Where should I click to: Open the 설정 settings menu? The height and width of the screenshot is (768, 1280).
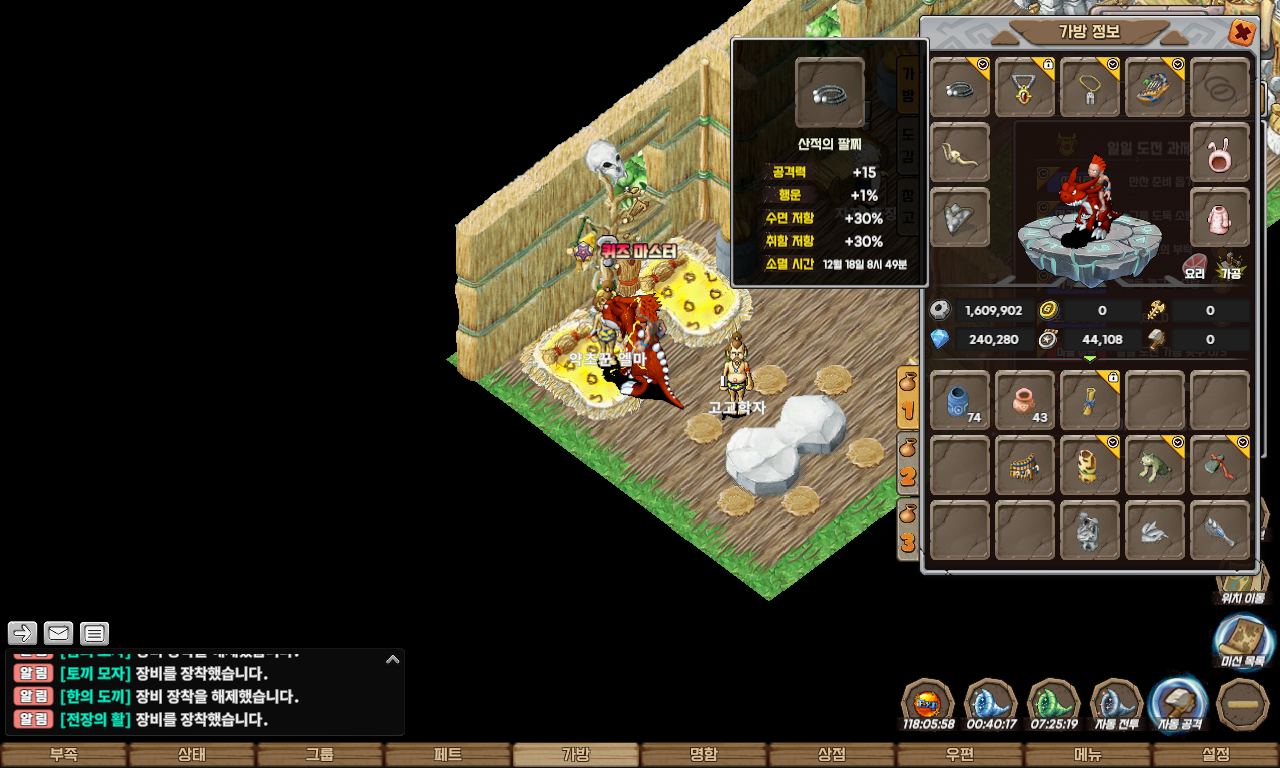(x=1216, y=755)
